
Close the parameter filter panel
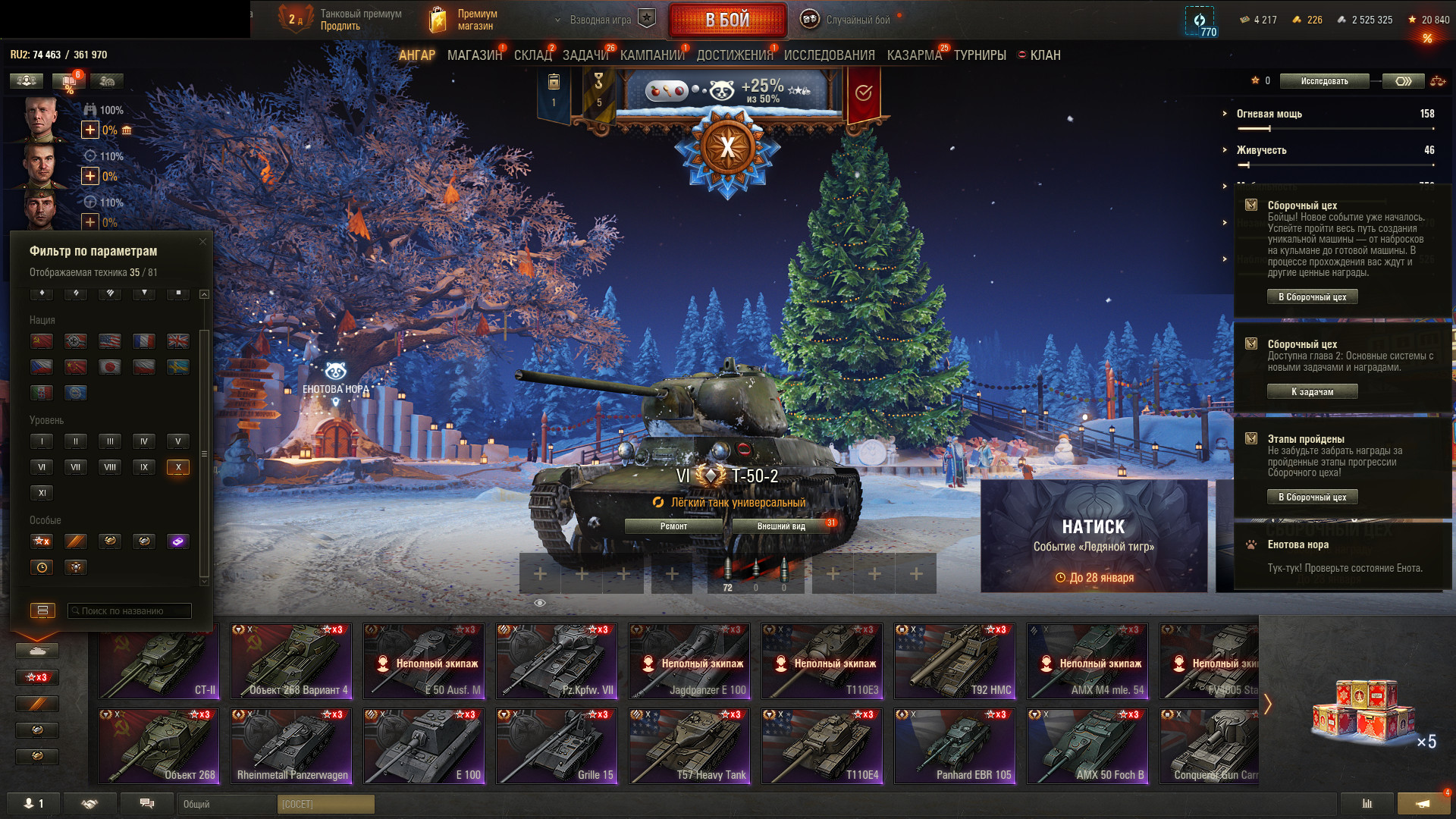pos(202,242)
